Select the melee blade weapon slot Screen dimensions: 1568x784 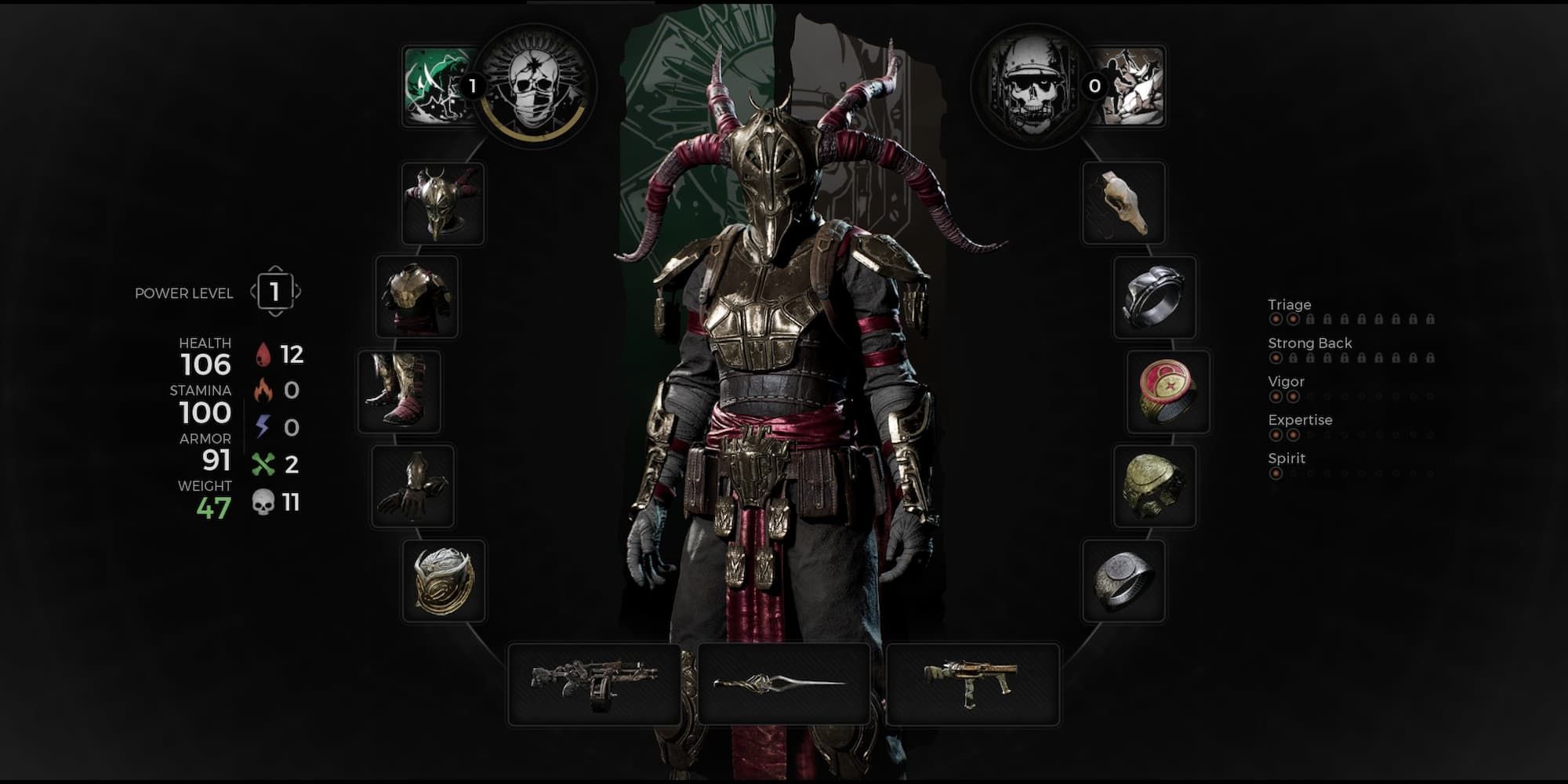[x=783, y=684]
